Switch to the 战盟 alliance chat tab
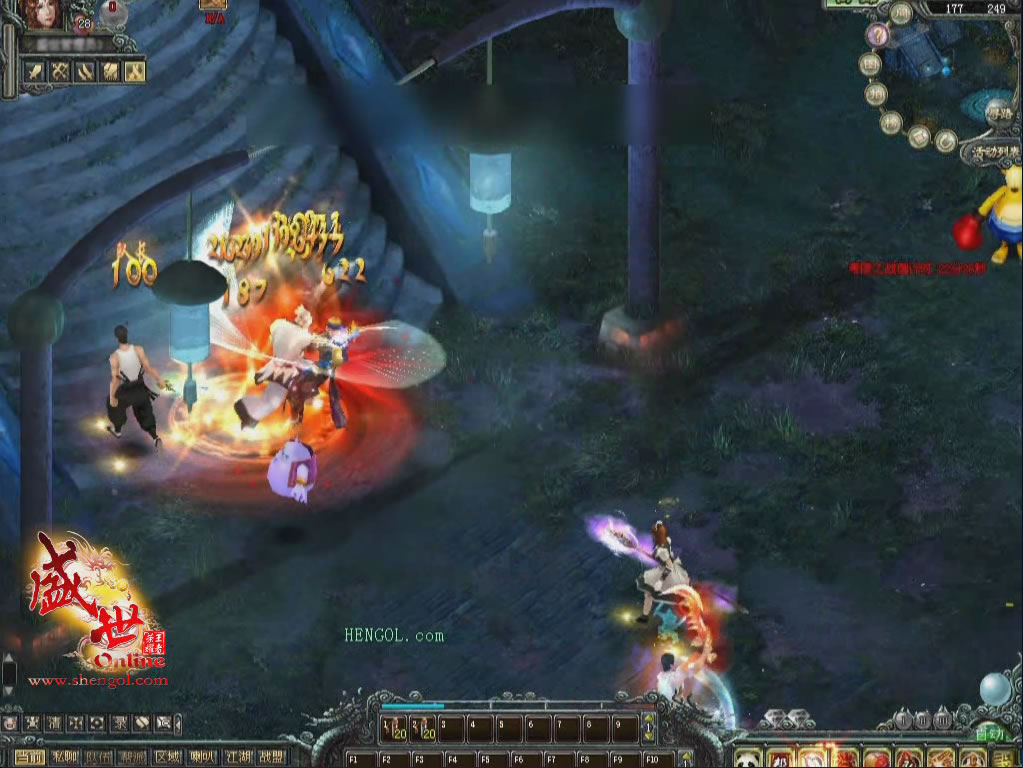Screen dimensions: 1023x768 271,758
